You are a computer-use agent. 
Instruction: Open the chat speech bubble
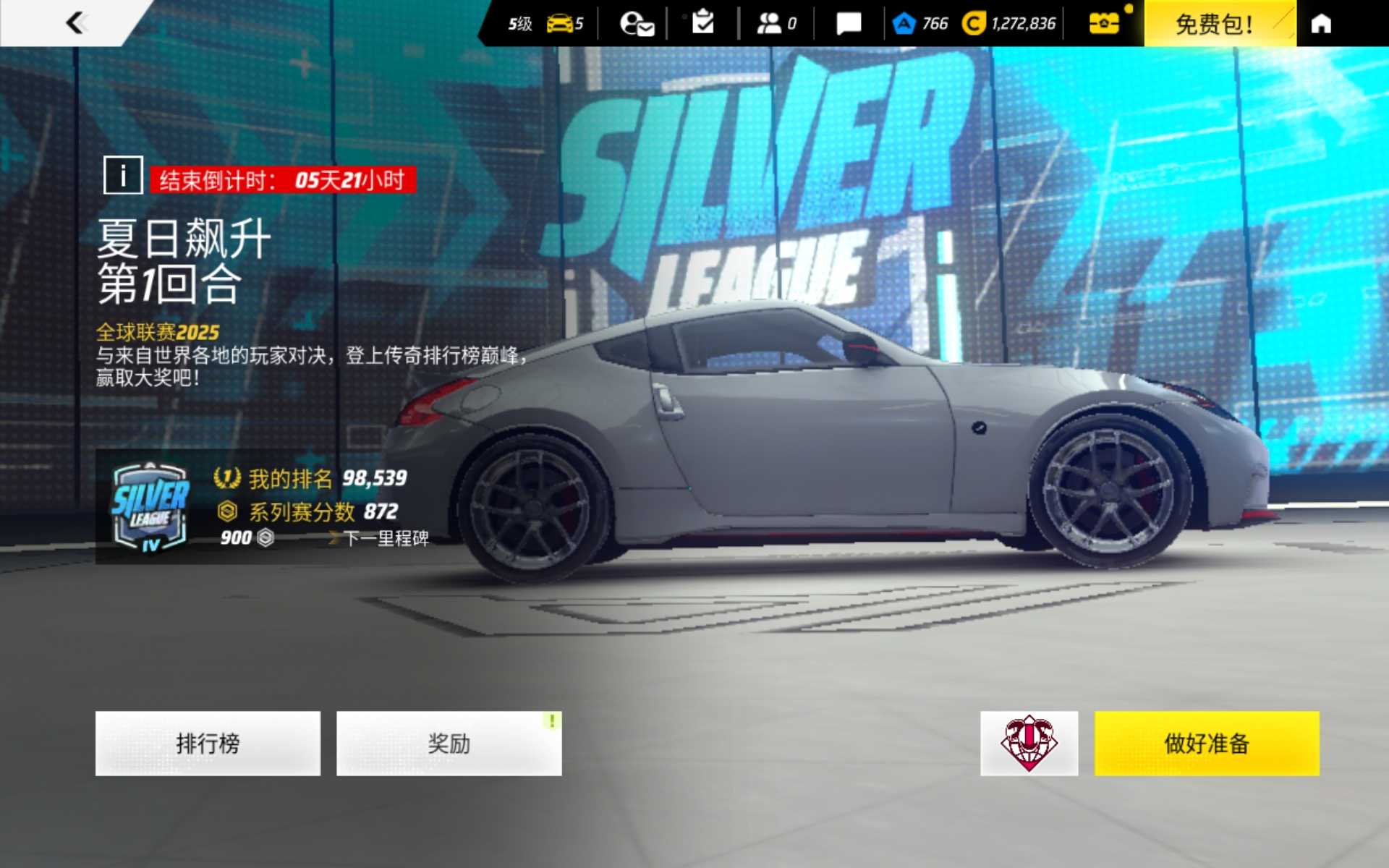coord(849,24)
